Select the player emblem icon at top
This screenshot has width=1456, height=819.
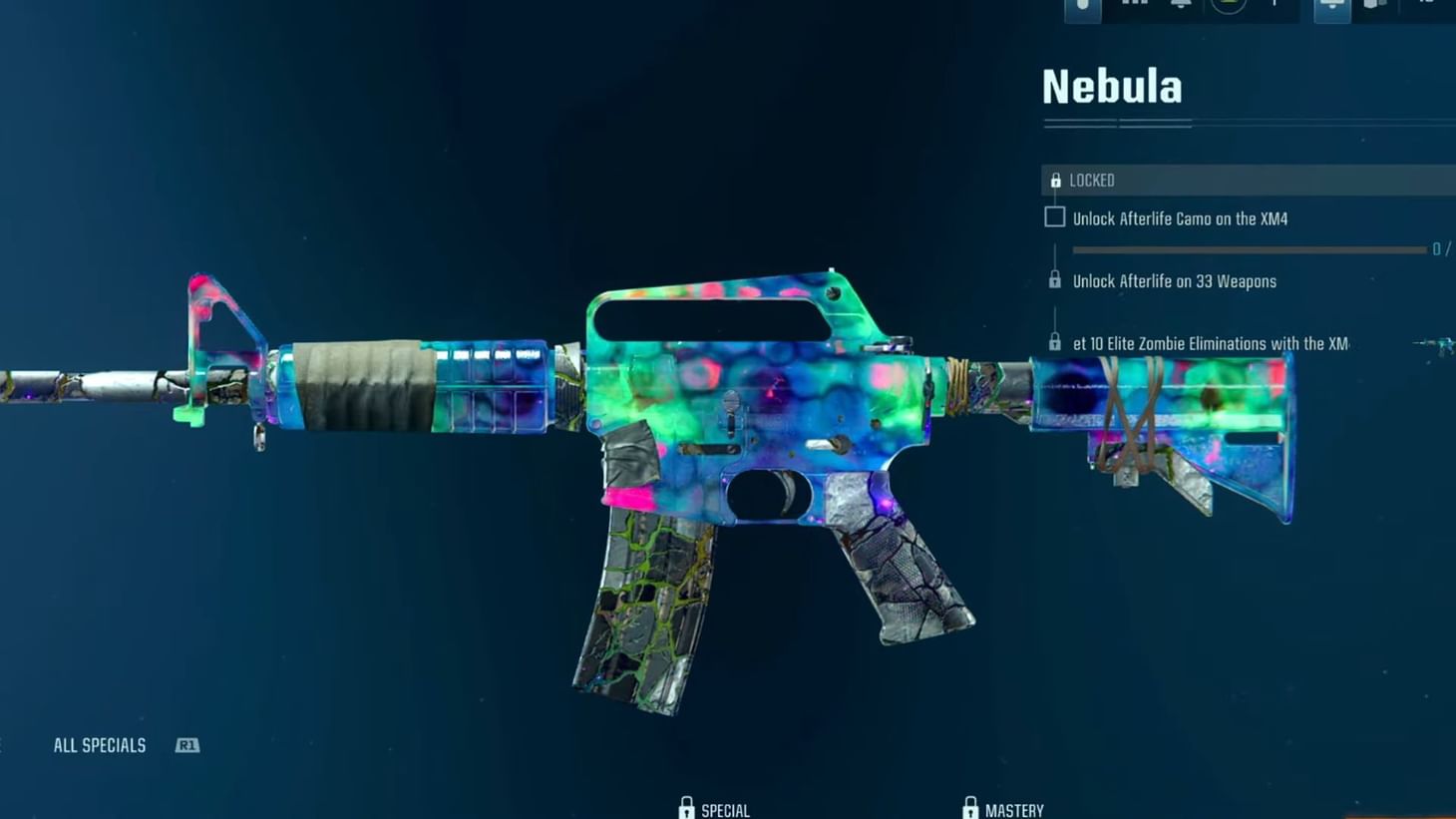point(1226,6)
